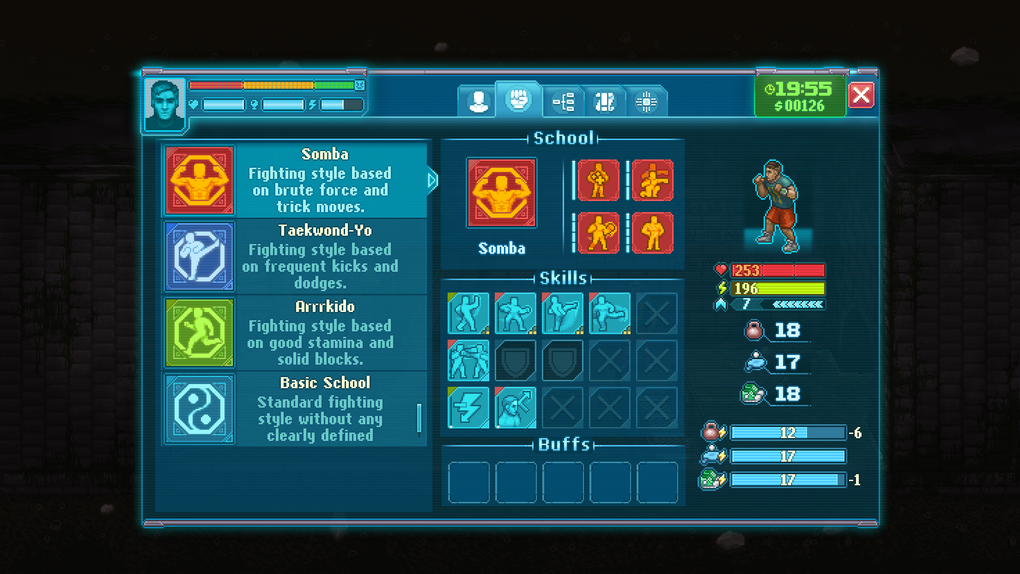Open the tab with the phone icon

[604, 101]
